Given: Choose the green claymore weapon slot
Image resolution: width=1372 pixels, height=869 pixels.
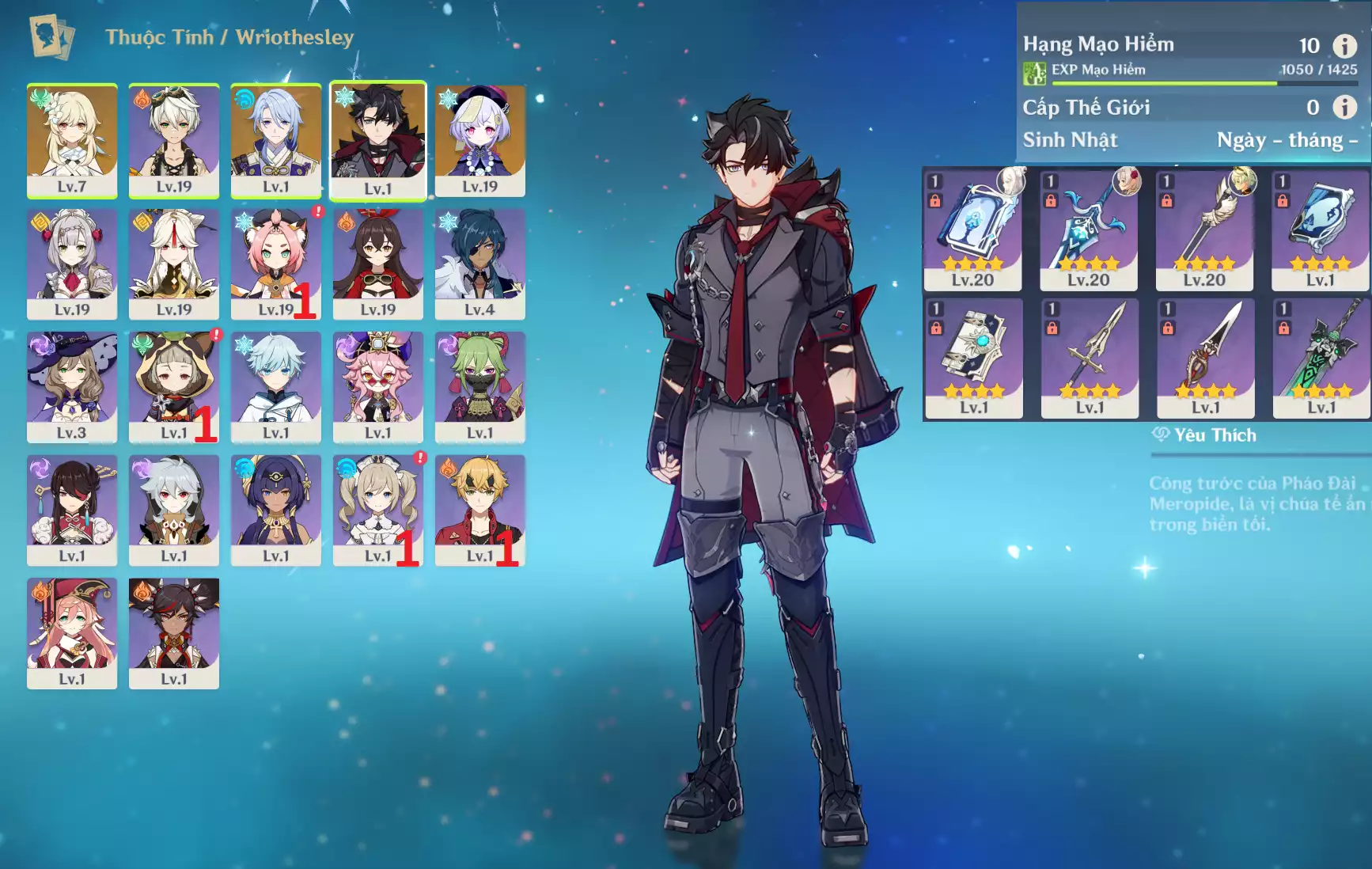Looking at the screenshot, I should point(1321,359).
